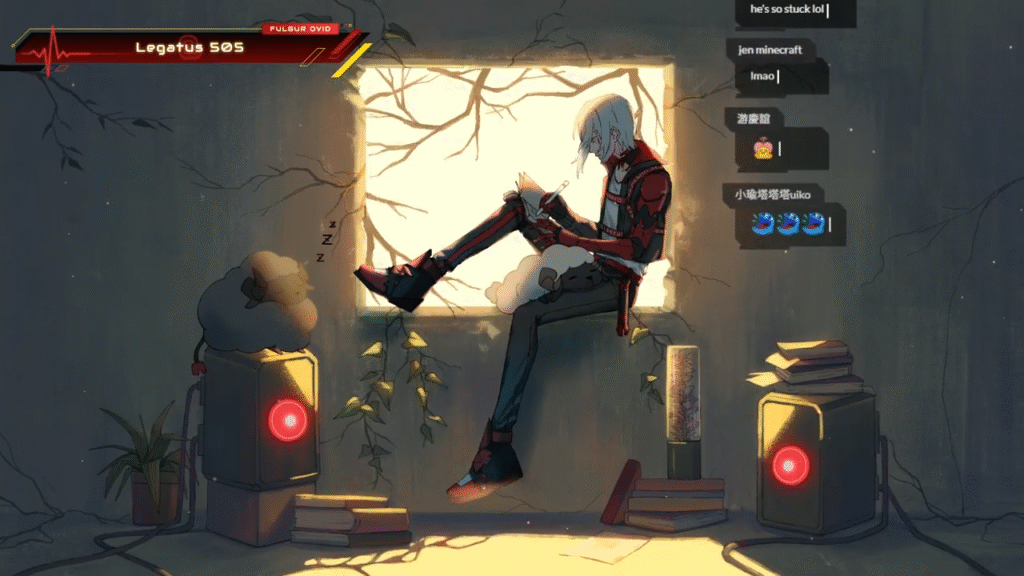1024x576 pixels.
Task: Click the "he's so stuck lol" chat message
Action: pyautogui.click(x=788, y=12)
